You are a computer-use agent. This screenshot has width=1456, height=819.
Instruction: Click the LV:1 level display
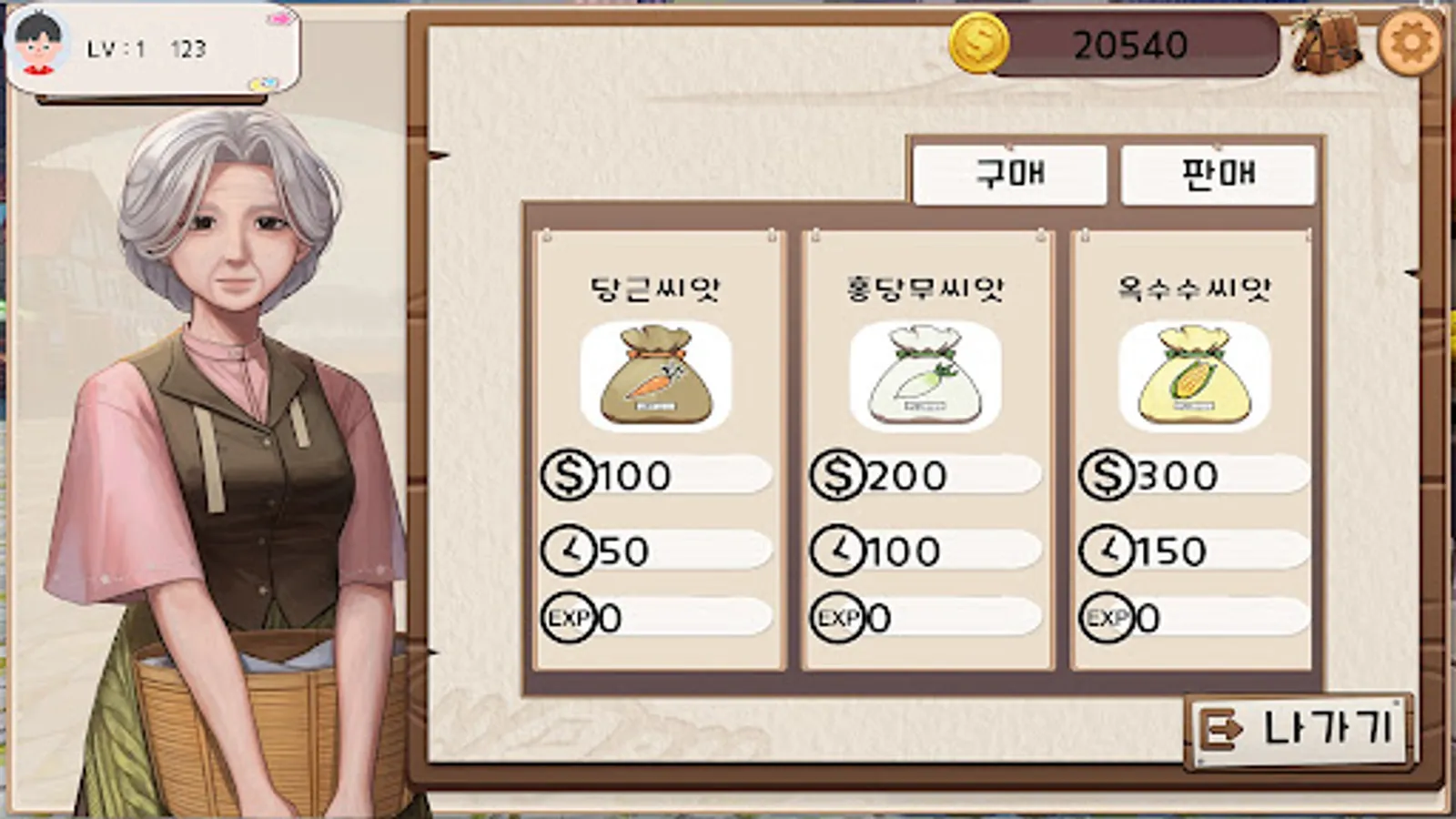coord(115,49)
